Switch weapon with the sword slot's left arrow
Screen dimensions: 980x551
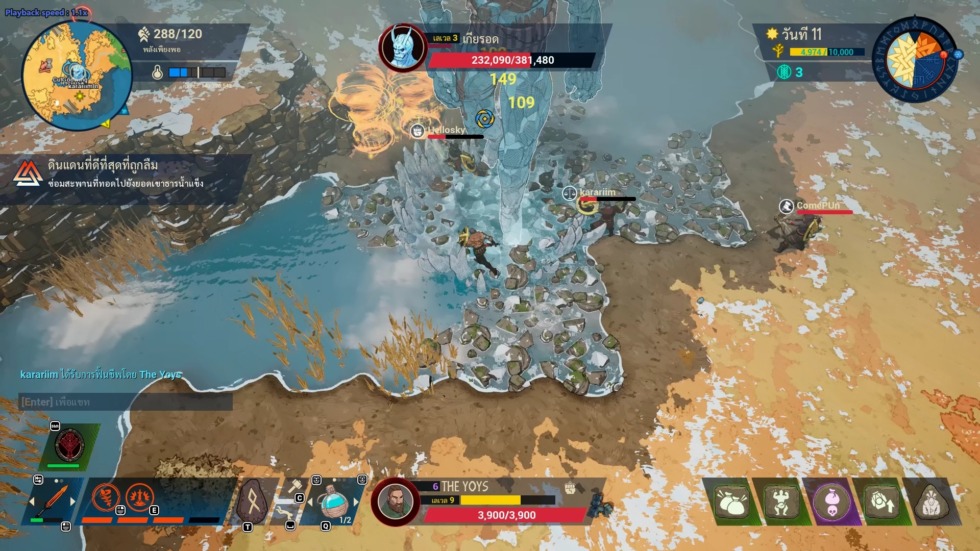(30, 499)
